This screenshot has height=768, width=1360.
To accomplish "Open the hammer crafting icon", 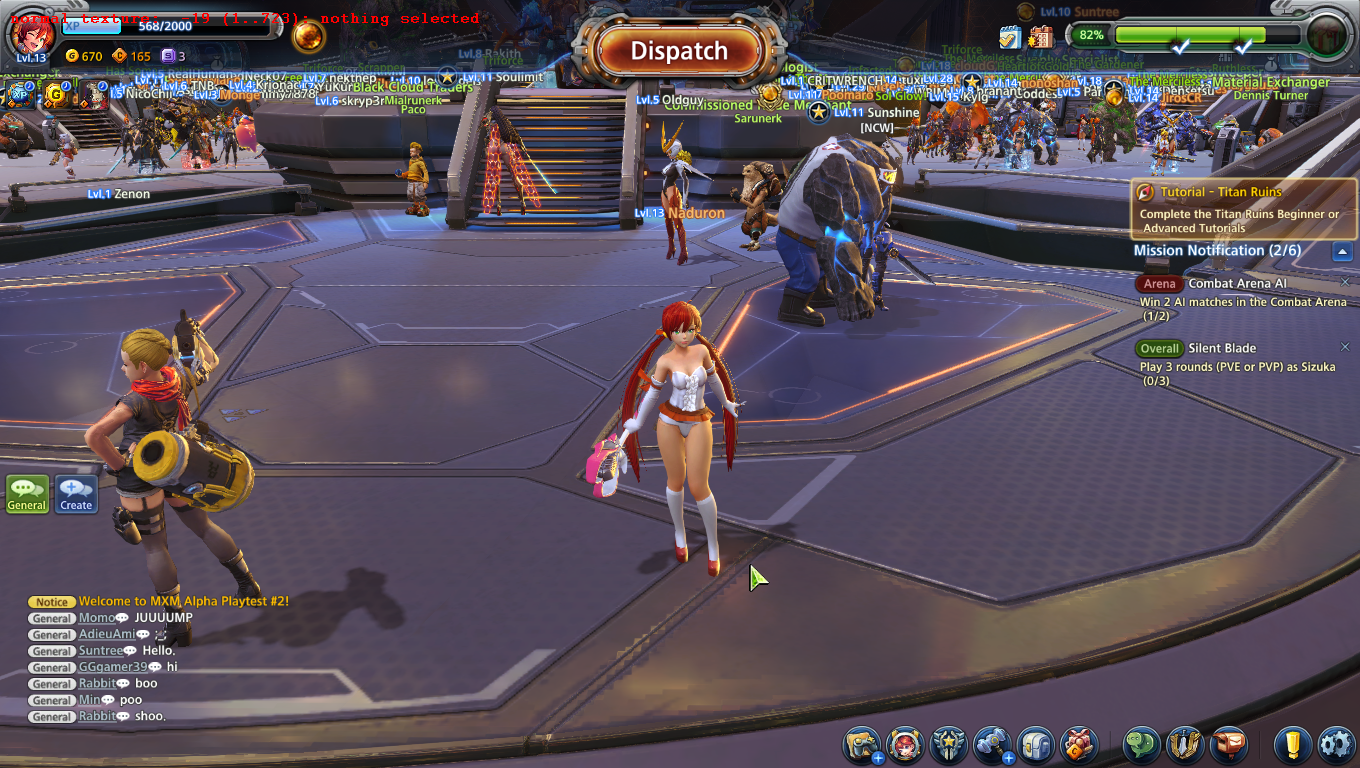I will [x=992, y=745].
